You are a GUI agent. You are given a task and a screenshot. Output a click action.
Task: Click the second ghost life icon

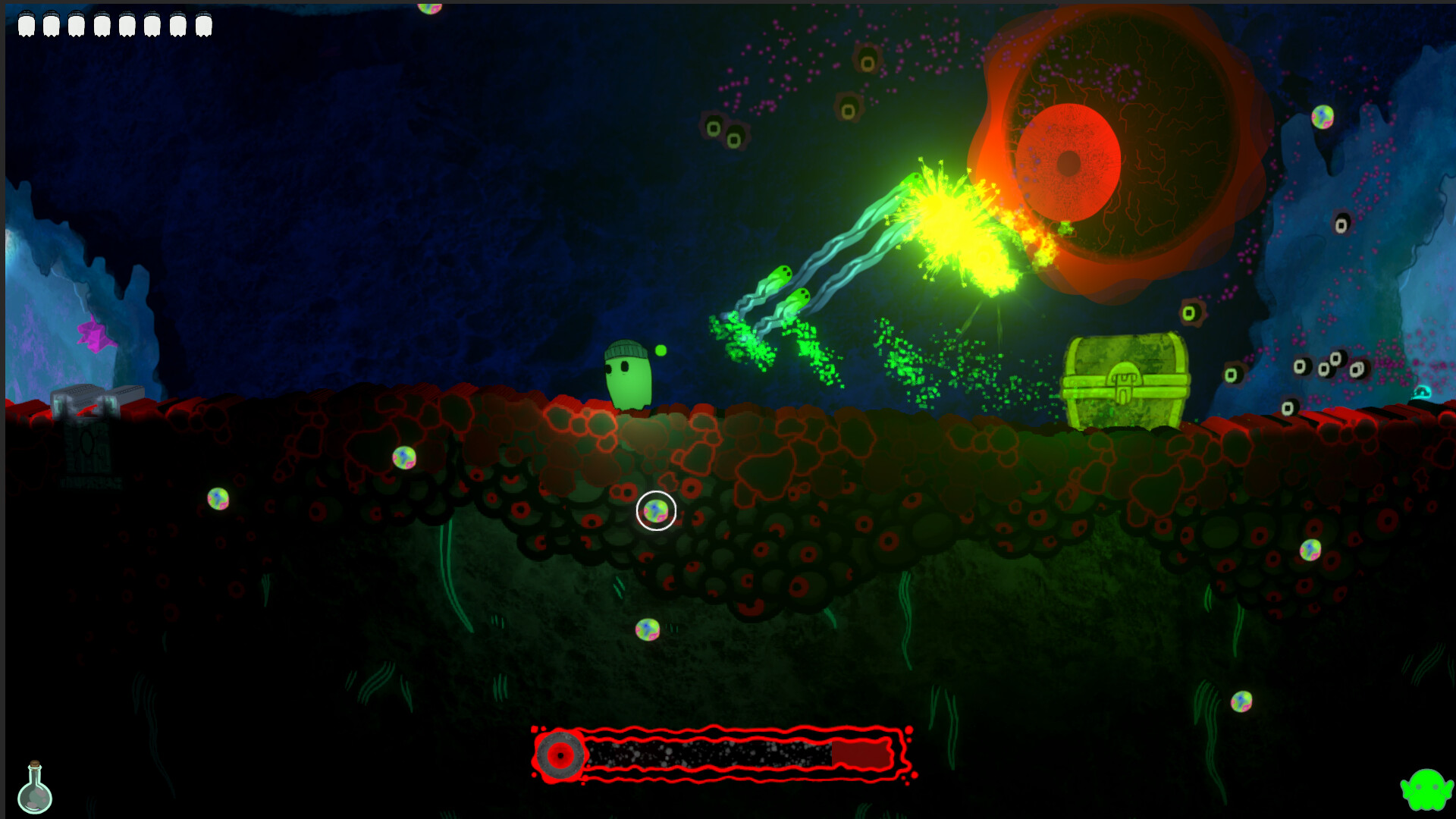click(50, 23)
